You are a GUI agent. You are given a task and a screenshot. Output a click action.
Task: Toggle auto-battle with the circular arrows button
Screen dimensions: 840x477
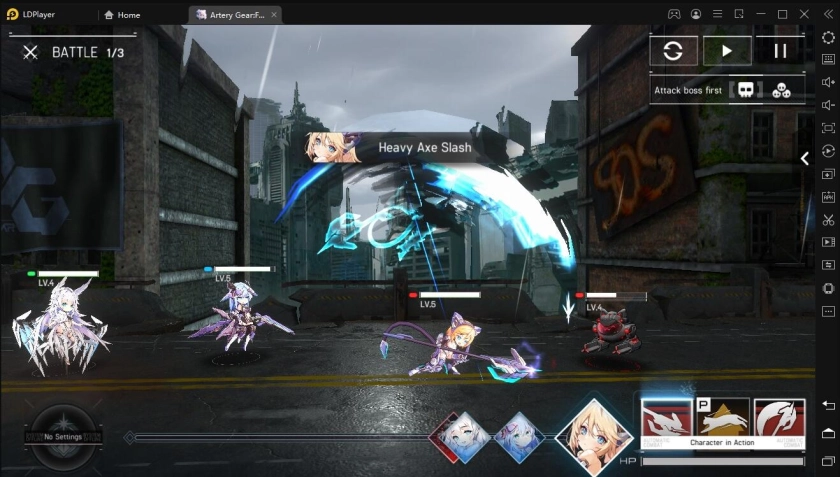[673, 51]
